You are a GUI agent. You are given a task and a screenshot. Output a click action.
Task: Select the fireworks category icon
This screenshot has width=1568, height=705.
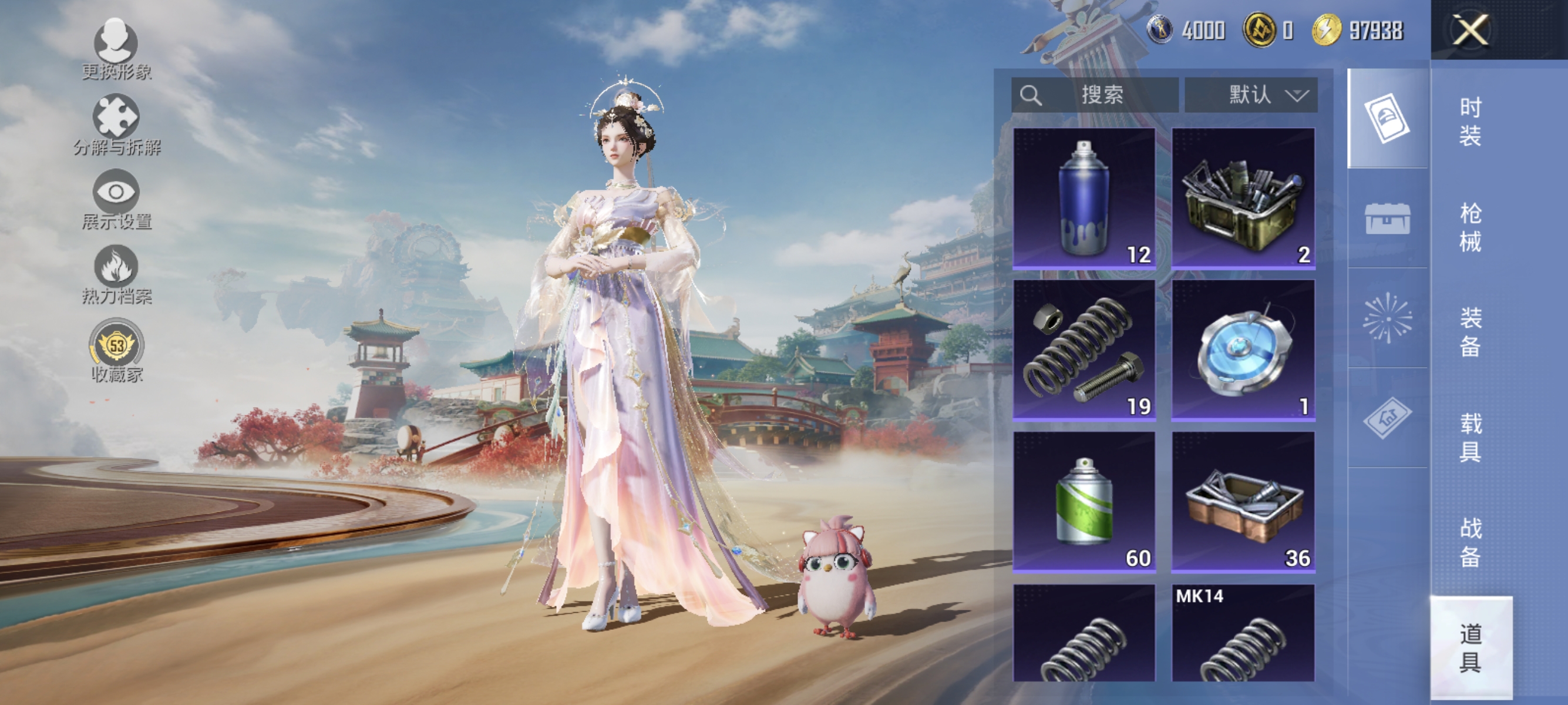(x=1388, y=321)
